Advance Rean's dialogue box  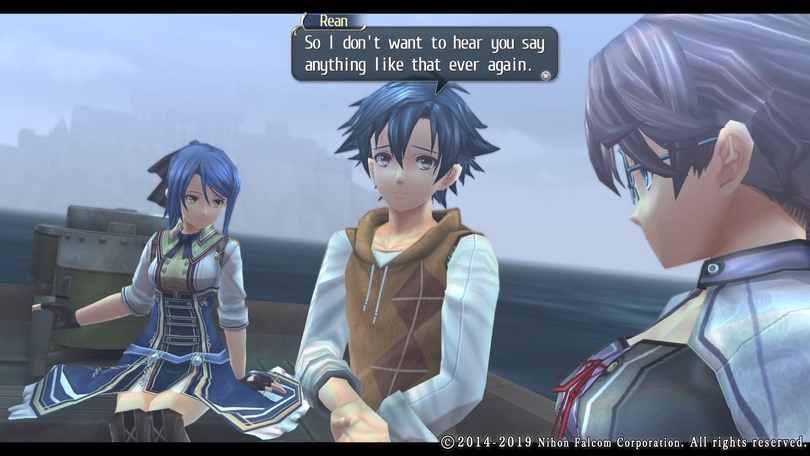[x=424, y=54]
